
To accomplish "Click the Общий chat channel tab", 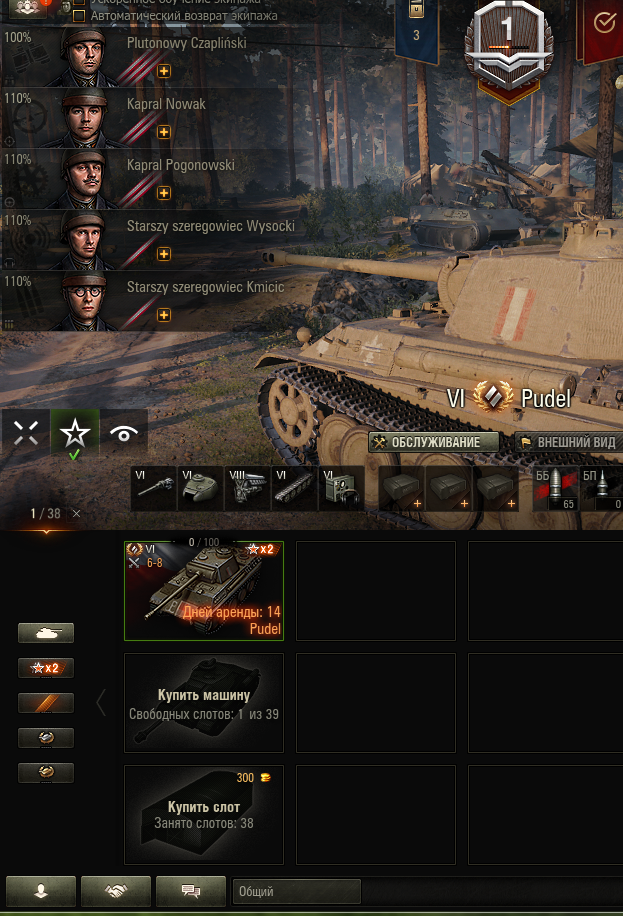I will (x=296, y=891).
